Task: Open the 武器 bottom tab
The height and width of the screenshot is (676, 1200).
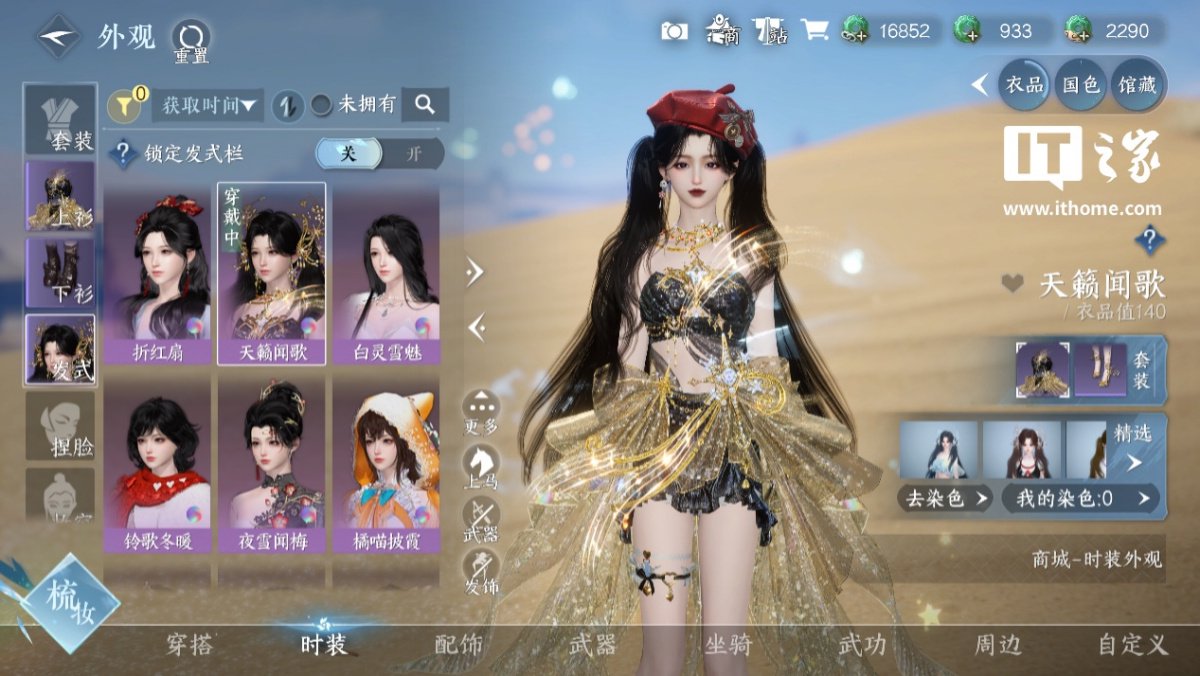Action: click(x=592, y=645)
